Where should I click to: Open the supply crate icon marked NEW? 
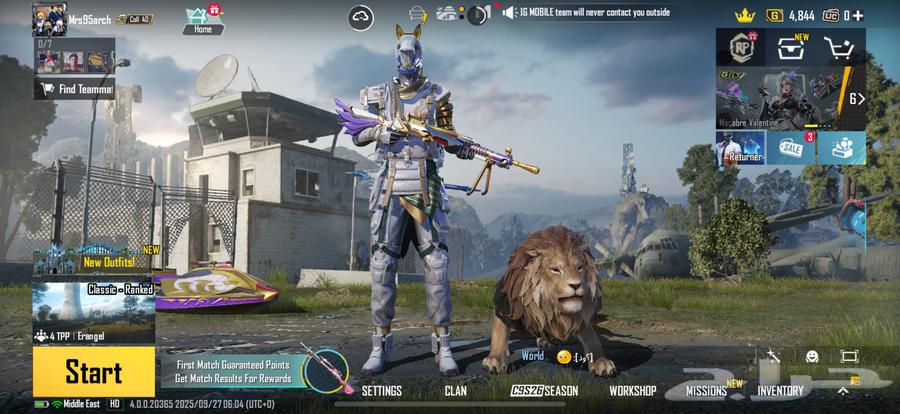point(791,47)
